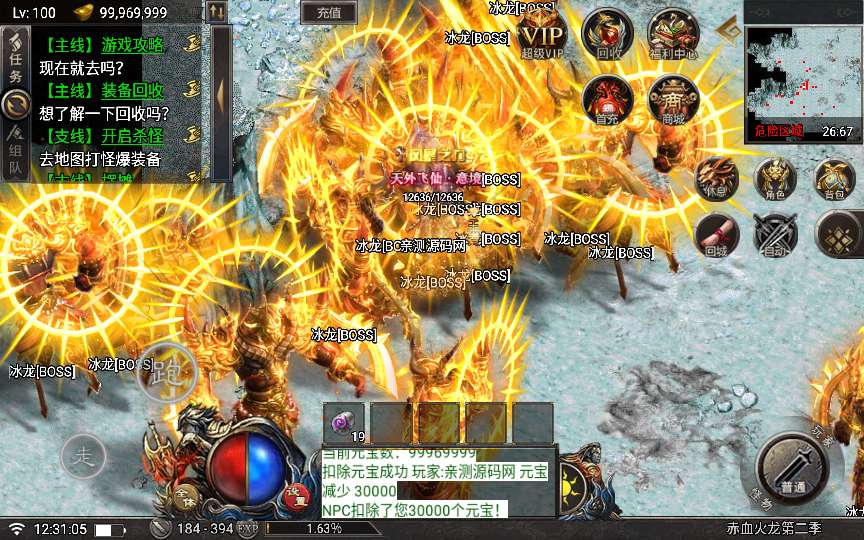
Task: Toggle 自动 auto-combat with crossed swords
Action: 774,235
